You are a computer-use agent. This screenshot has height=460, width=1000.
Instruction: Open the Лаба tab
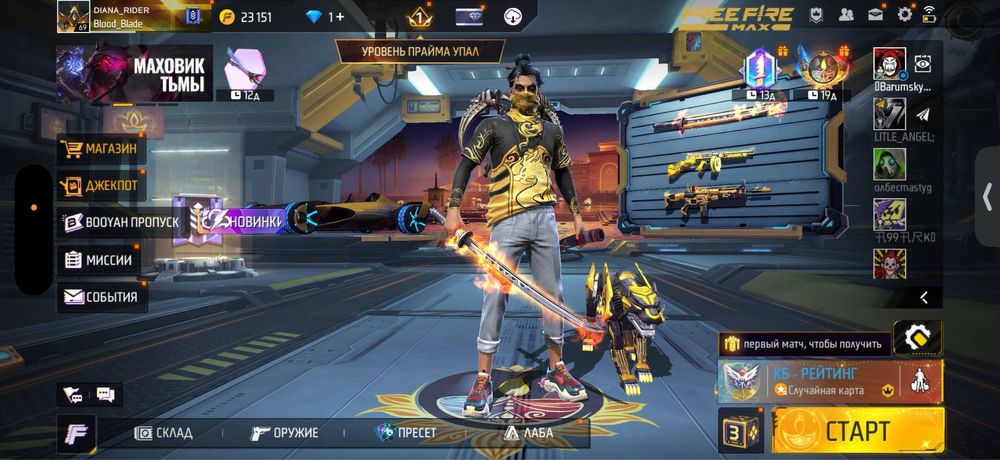click(x=527, y=433)
